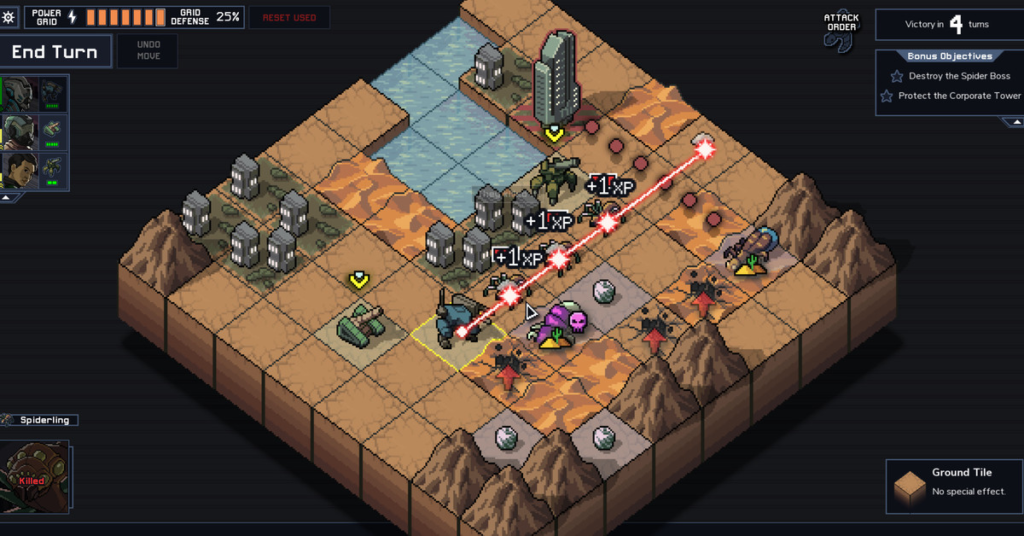The height and width of the screenshot is (536, 1024).
Task: Choose the artillery mech icon in the roster
Action: (53, 170)
